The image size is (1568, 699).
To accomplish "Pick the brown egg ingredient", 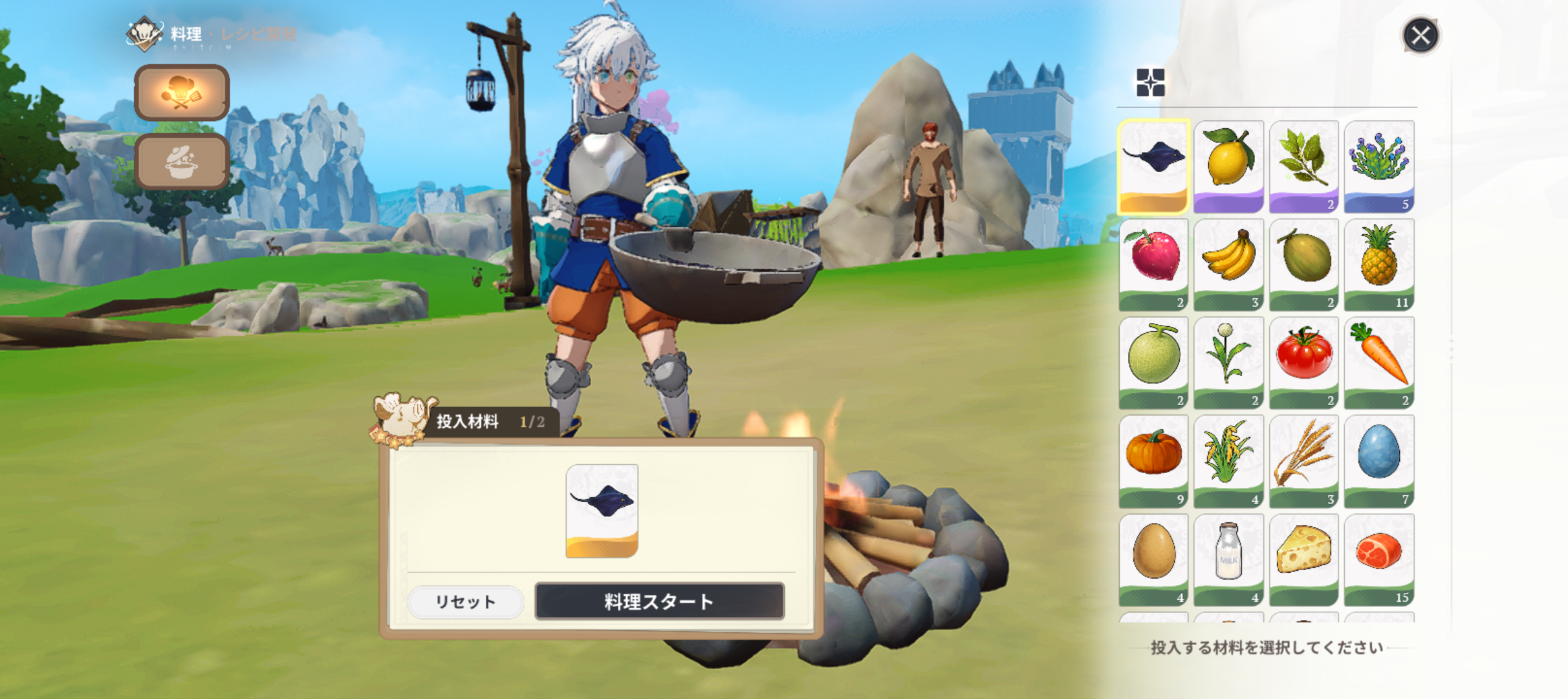I will coord(1153,559).
